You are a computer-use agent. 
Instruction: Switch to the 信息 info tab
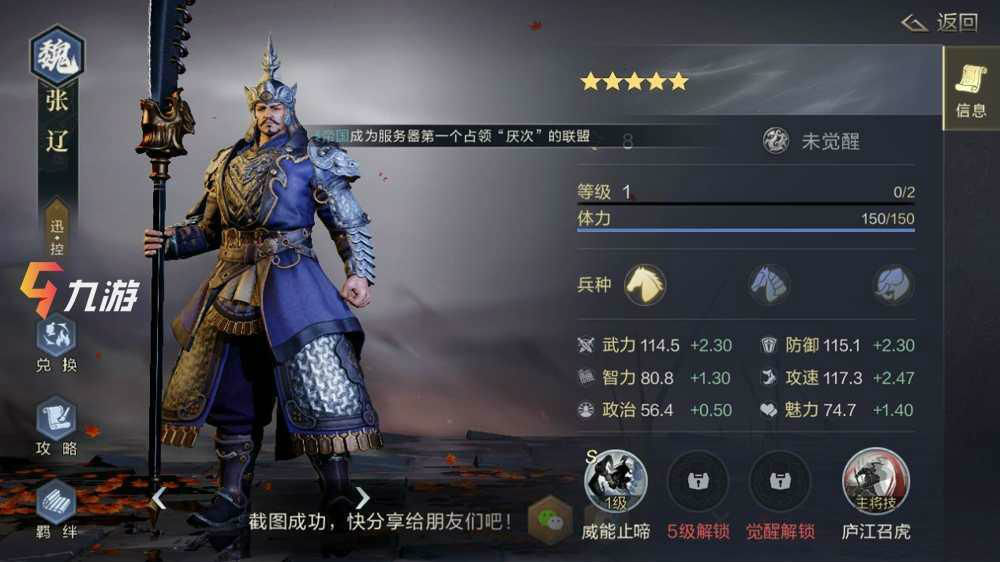point(970,89)
